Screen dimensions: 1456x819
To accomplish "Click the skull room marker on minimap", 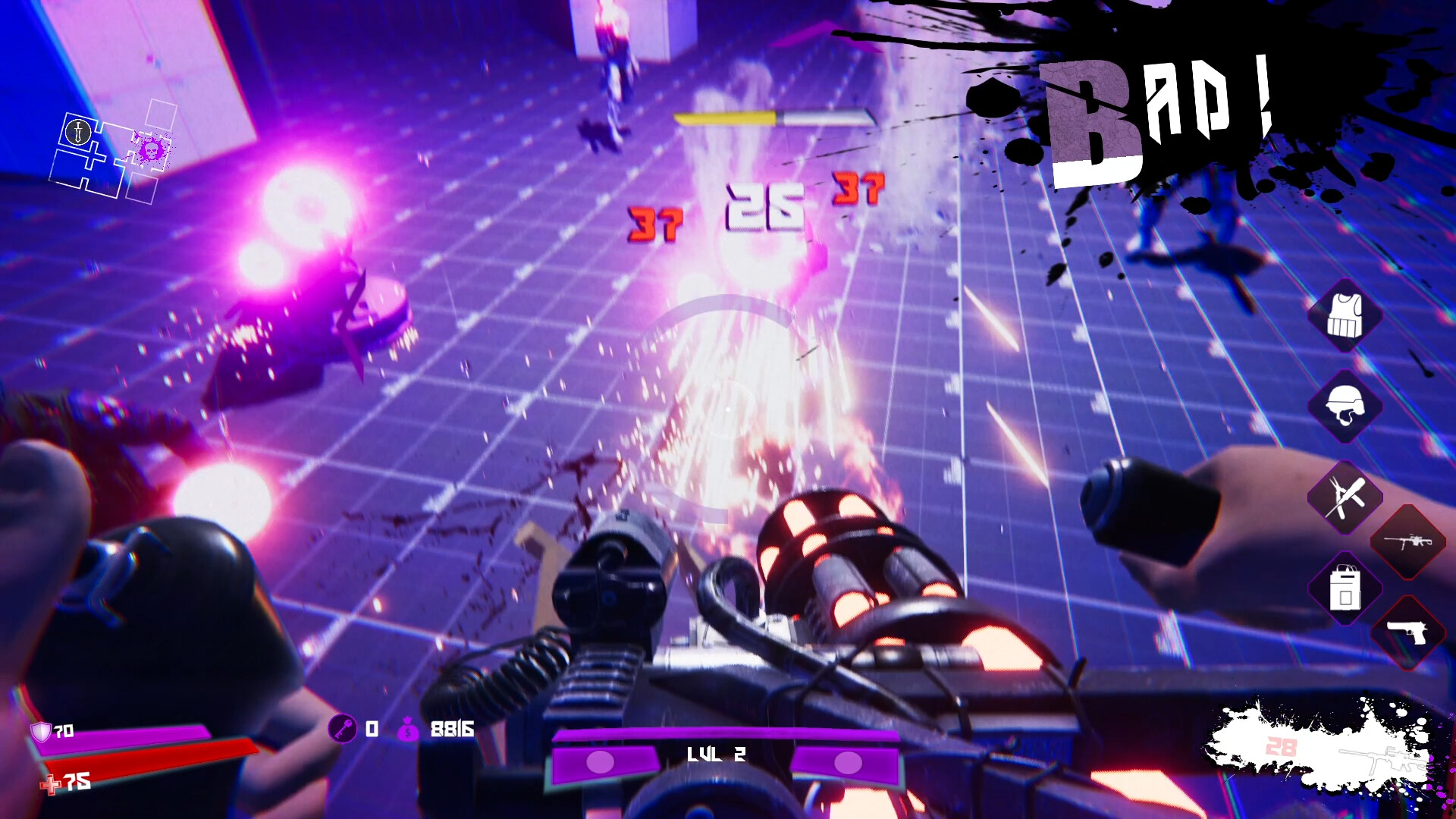I will click(150, 149).
